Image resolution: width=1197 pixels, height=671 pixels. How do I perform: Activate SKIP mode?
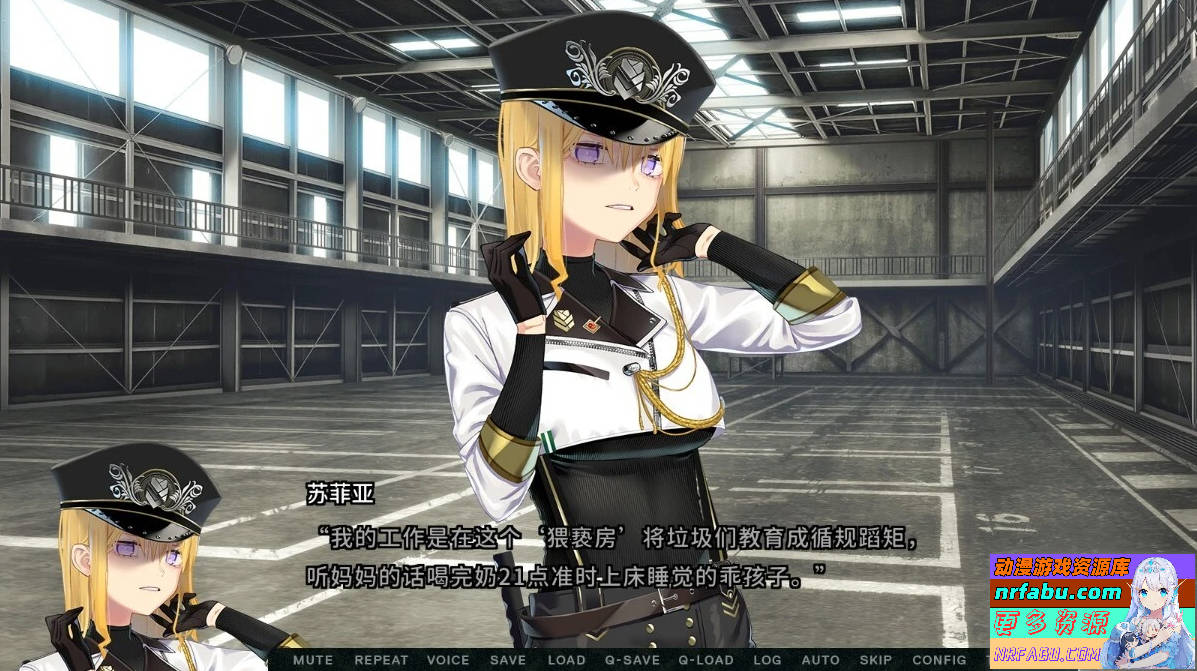coord(876,660)
